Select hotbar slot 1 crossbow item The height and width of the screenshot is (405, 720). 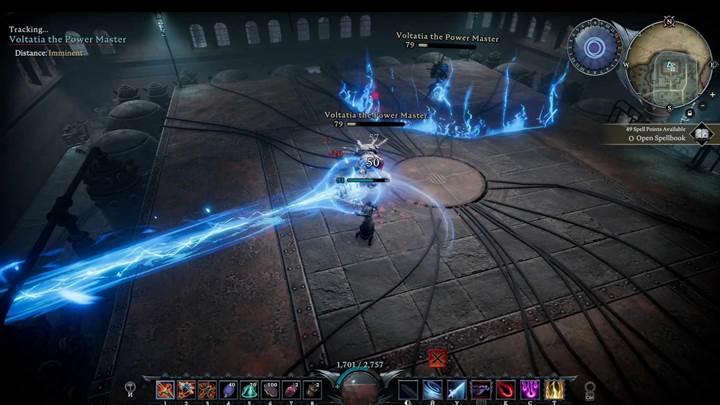165,389
